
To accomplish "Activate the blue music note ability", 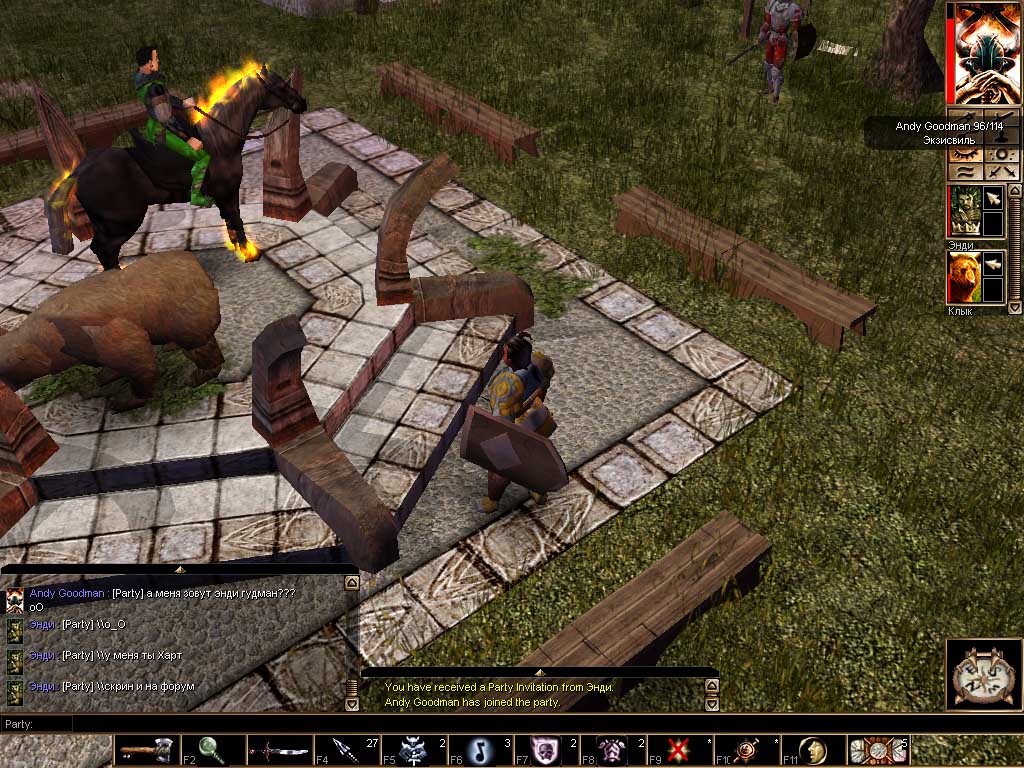I will [478, 749].
